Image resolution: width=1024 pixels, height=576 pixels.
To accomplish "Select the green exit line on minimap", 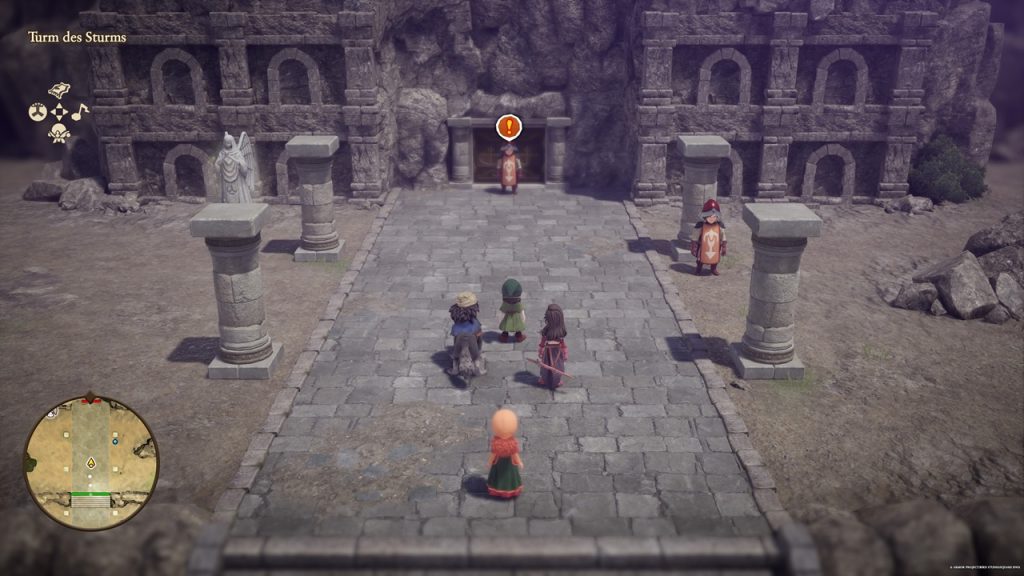I will click(90, 494).
